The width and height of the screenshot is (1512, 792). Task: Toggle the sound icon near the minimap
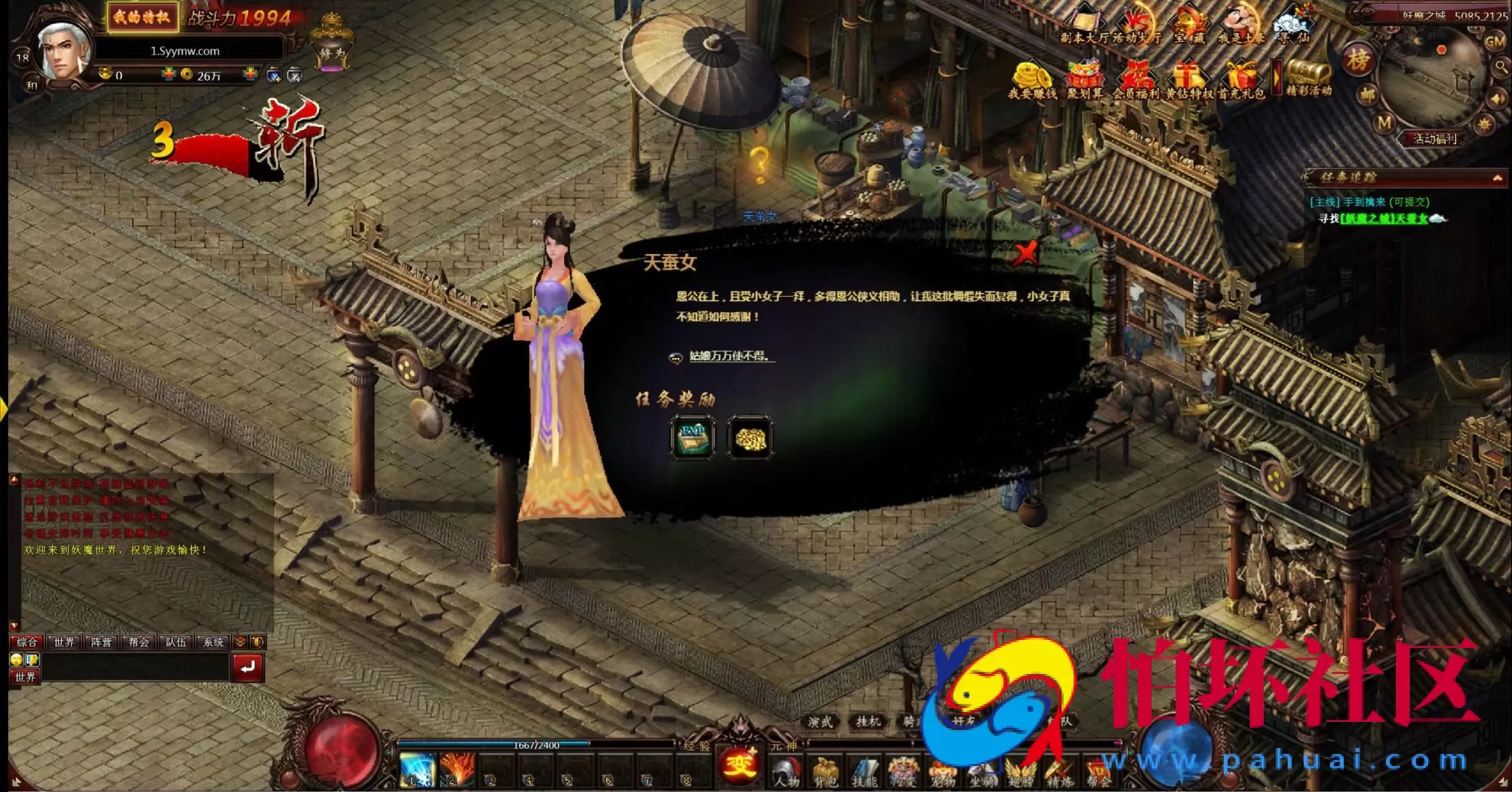click(x=1497, y=99)
